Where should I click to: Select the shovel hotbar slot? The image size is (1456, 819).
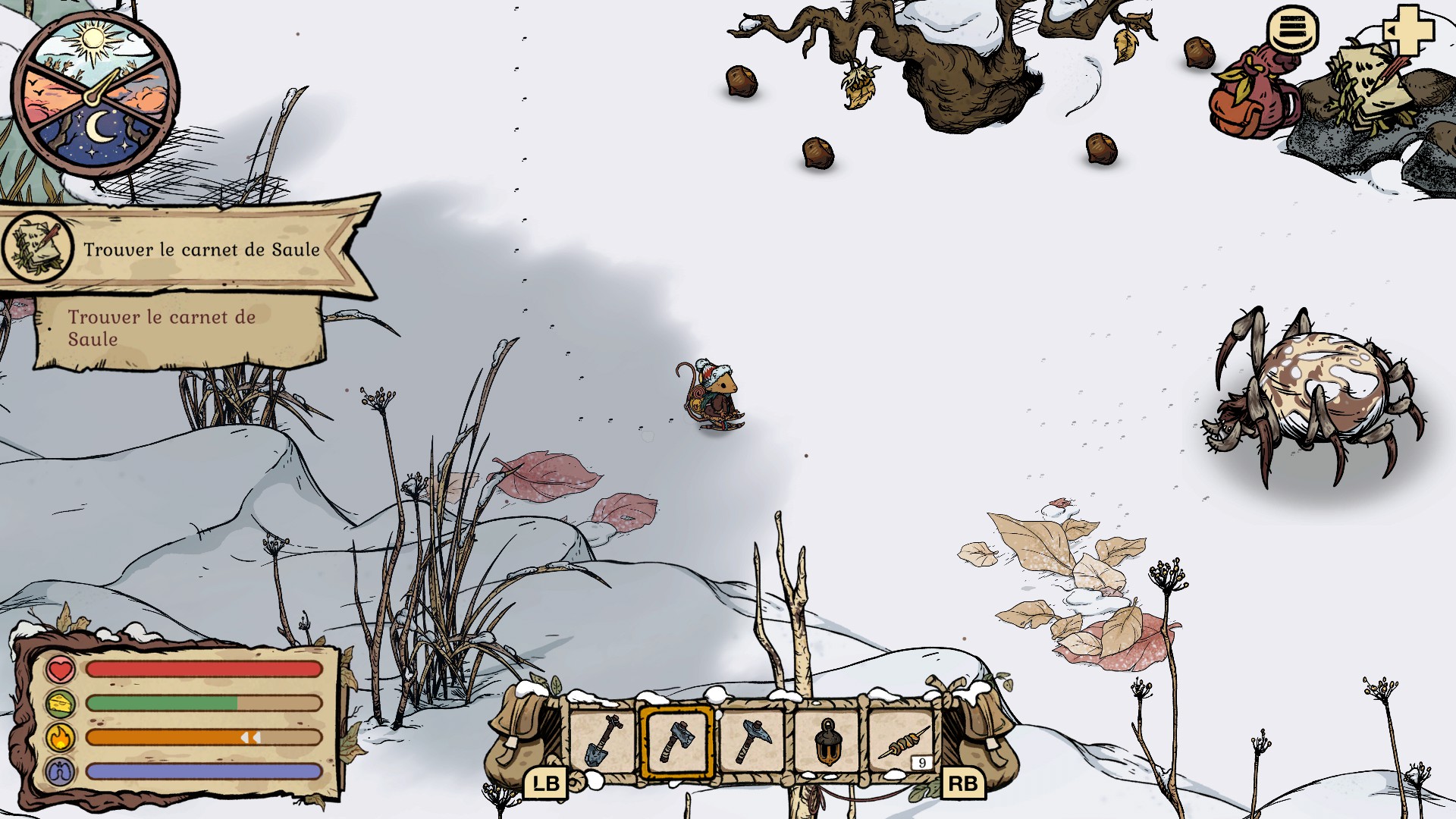click(603, 741)
